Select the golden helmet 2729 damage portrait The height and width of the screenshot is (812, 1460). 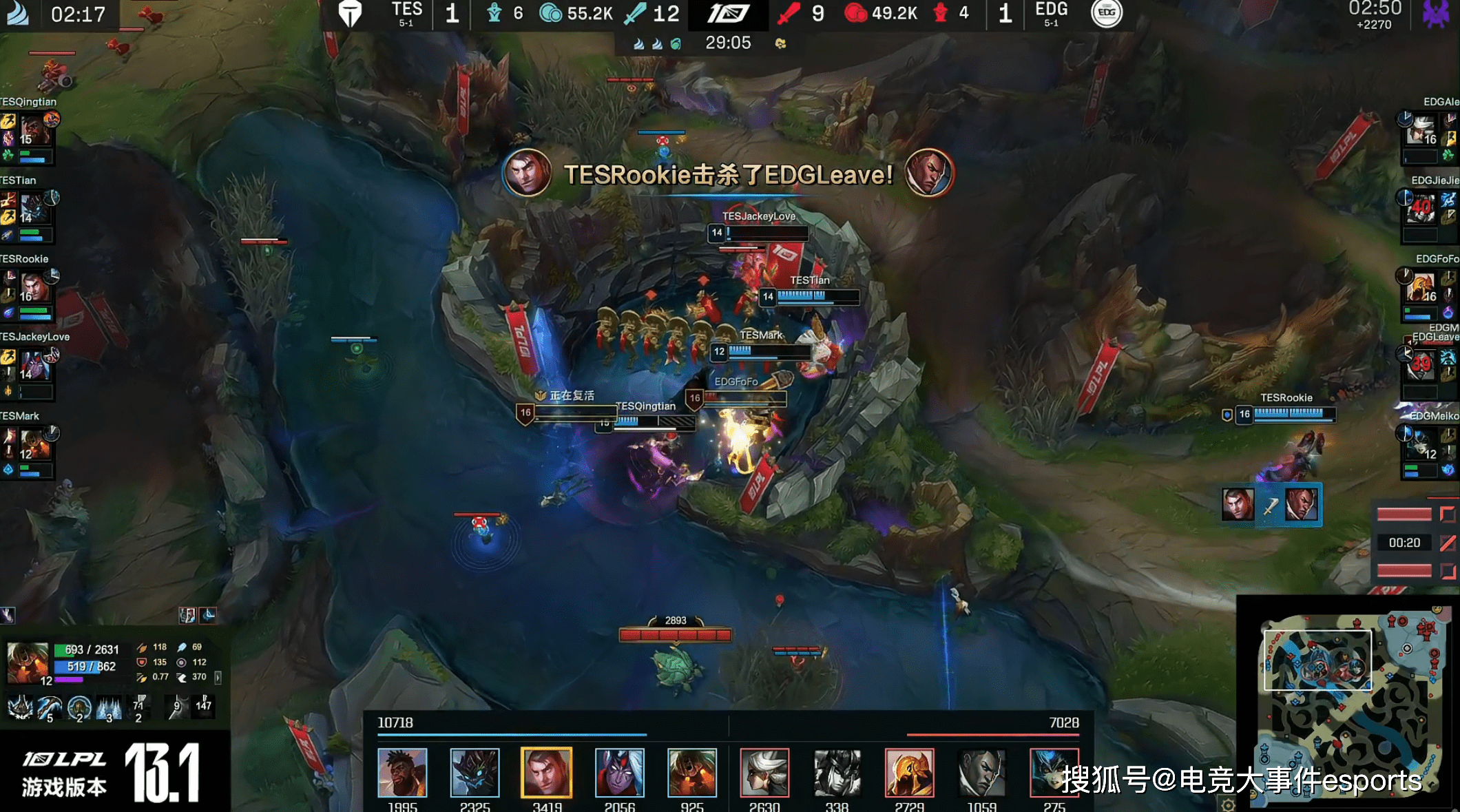pos(909,772)
